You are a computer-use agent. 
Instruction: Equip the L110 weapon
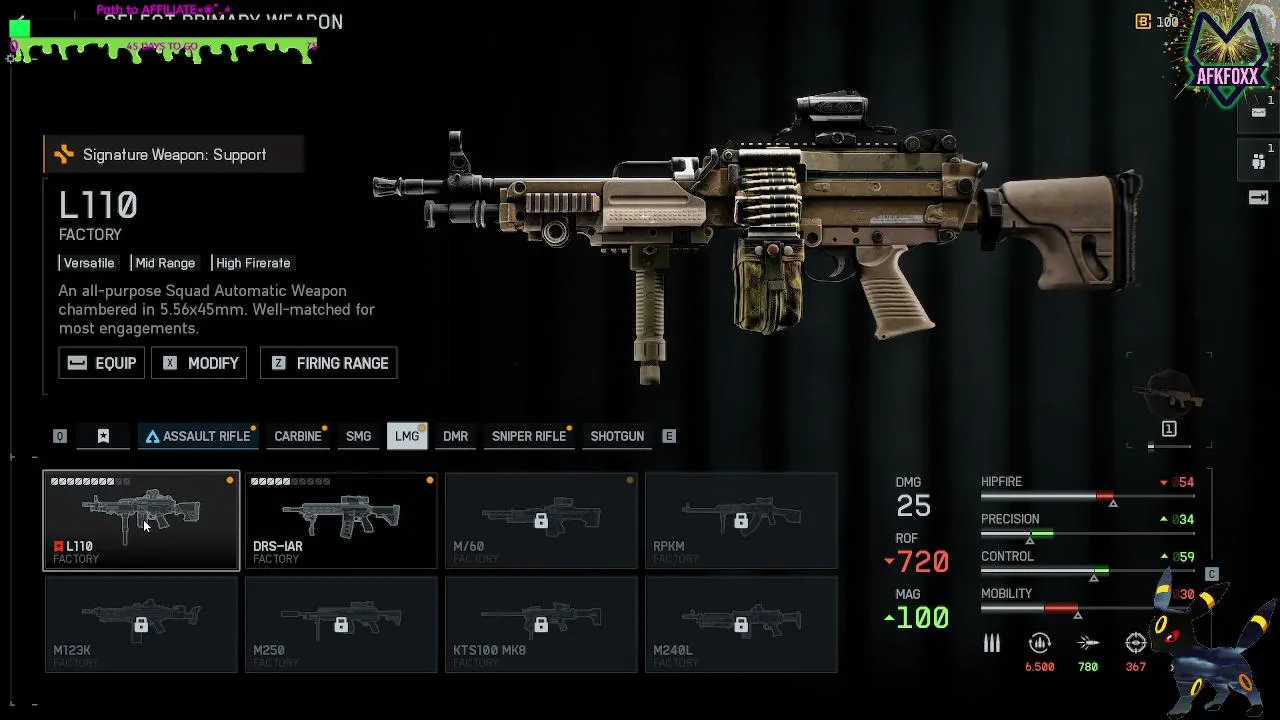coord(101,363)
